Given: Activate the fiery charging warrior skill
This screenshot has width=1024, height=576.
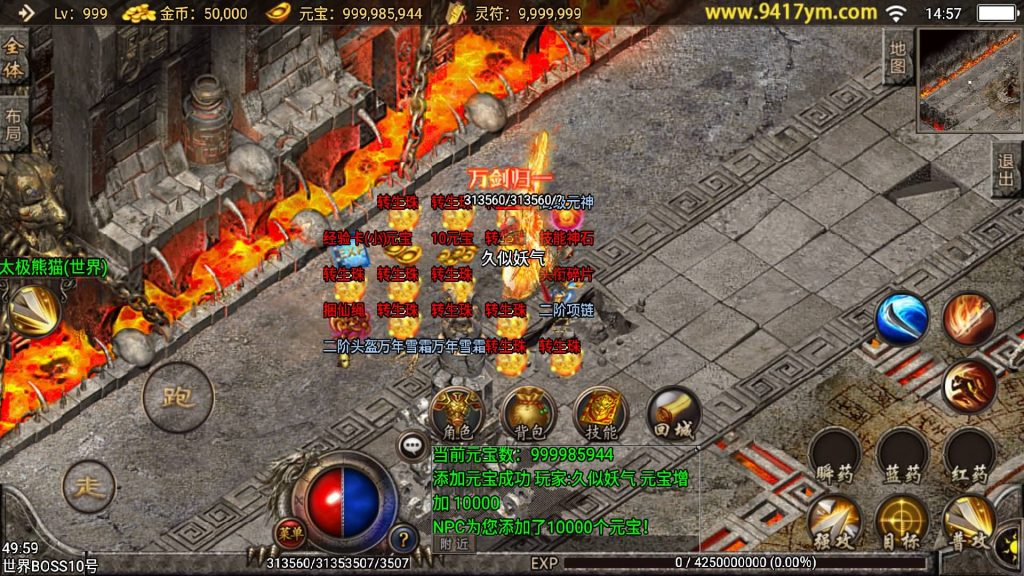Looking at the screenshot, I should (969, 385).
